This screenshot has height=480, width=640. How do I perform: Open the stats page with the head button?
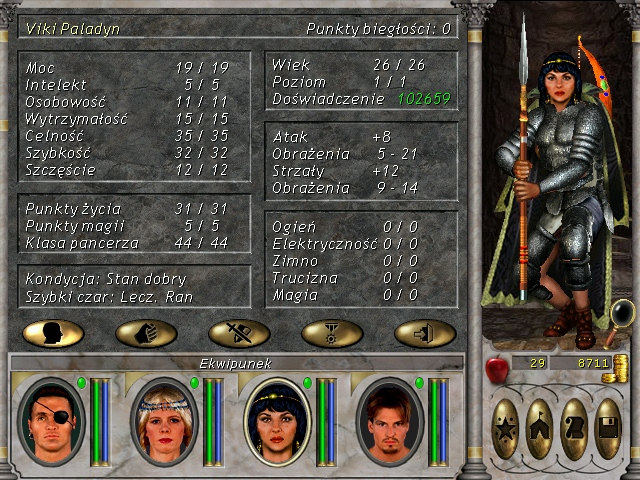53,333
